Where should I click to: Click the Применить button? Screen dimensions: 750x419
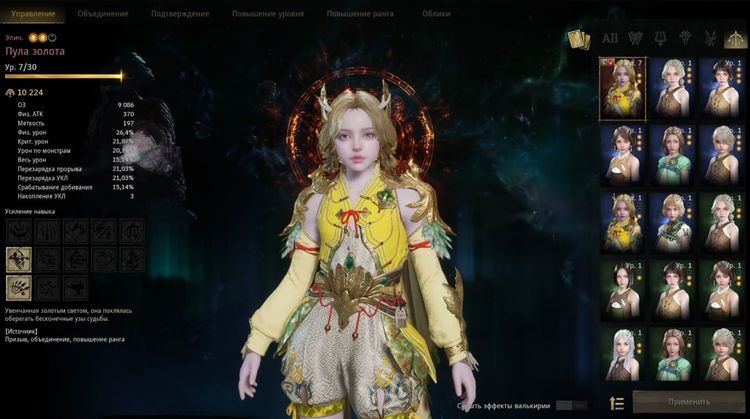coord(686,403)
